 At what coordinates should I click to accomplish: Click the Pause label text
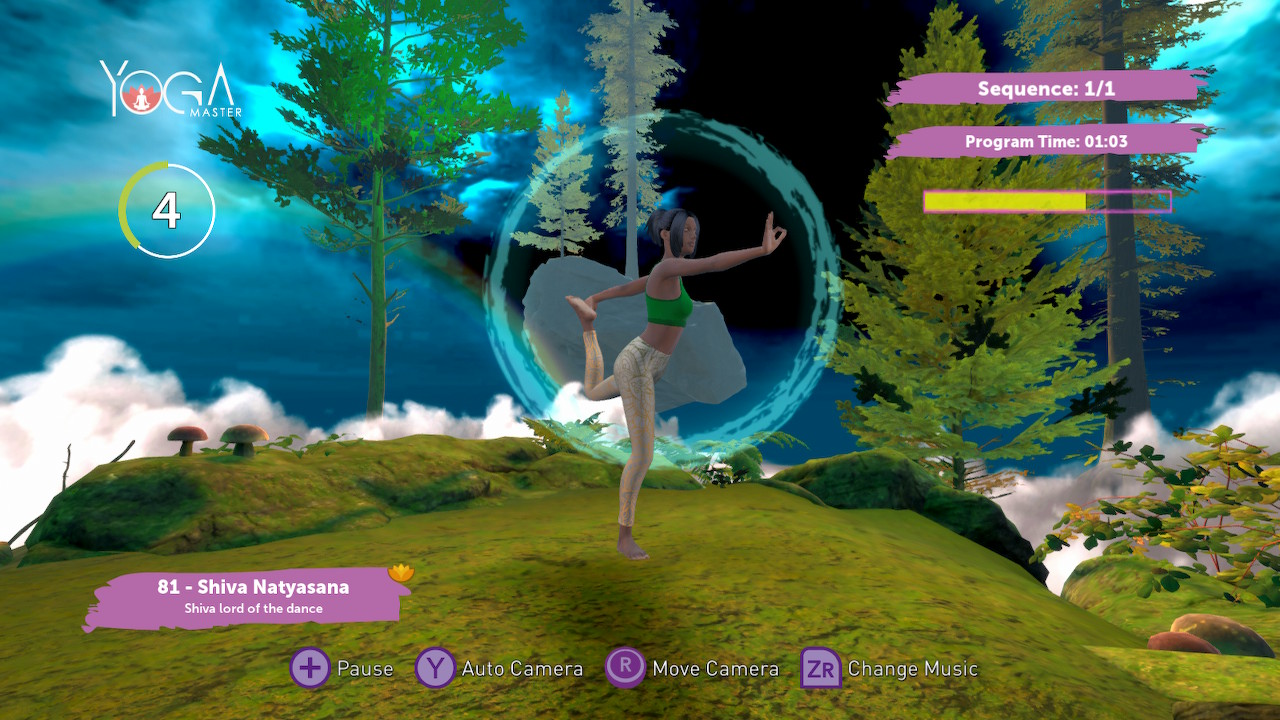tap(366, 668)
